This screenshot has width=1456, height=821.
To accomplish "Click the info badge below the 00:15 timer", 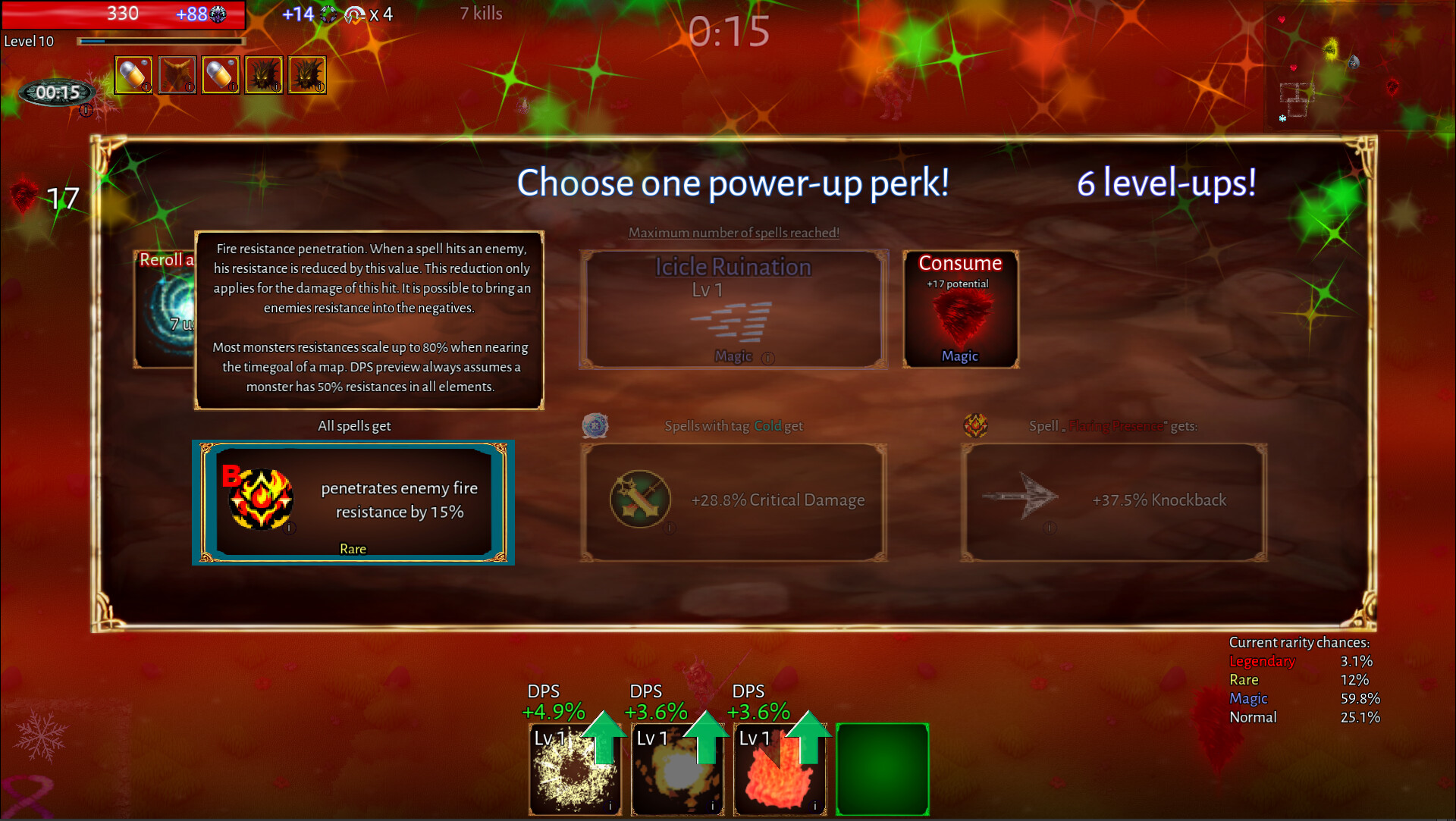I will [x=86, y=110].
